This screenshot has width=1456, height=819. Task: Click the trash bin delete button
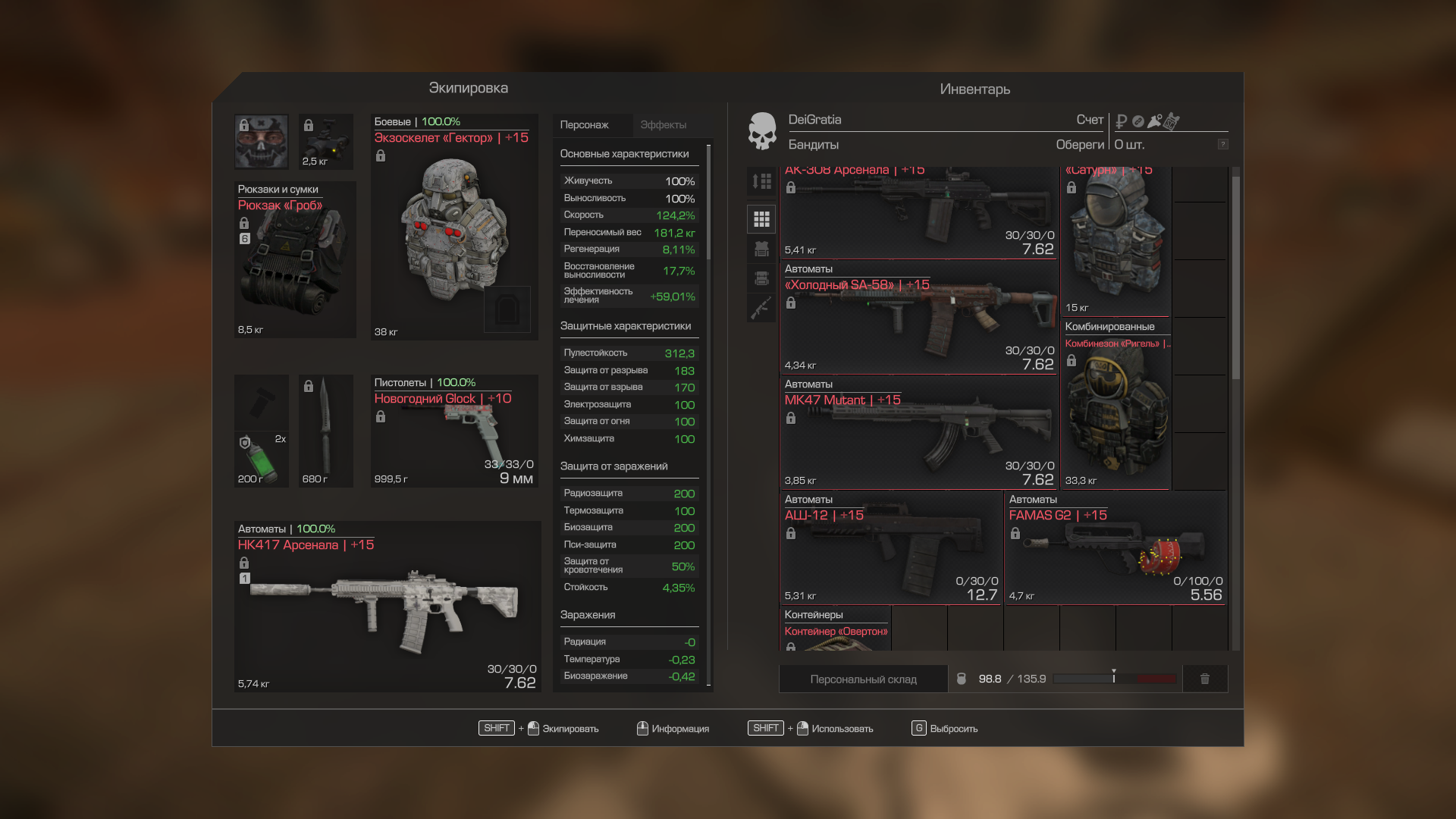tap(1204, 679)
